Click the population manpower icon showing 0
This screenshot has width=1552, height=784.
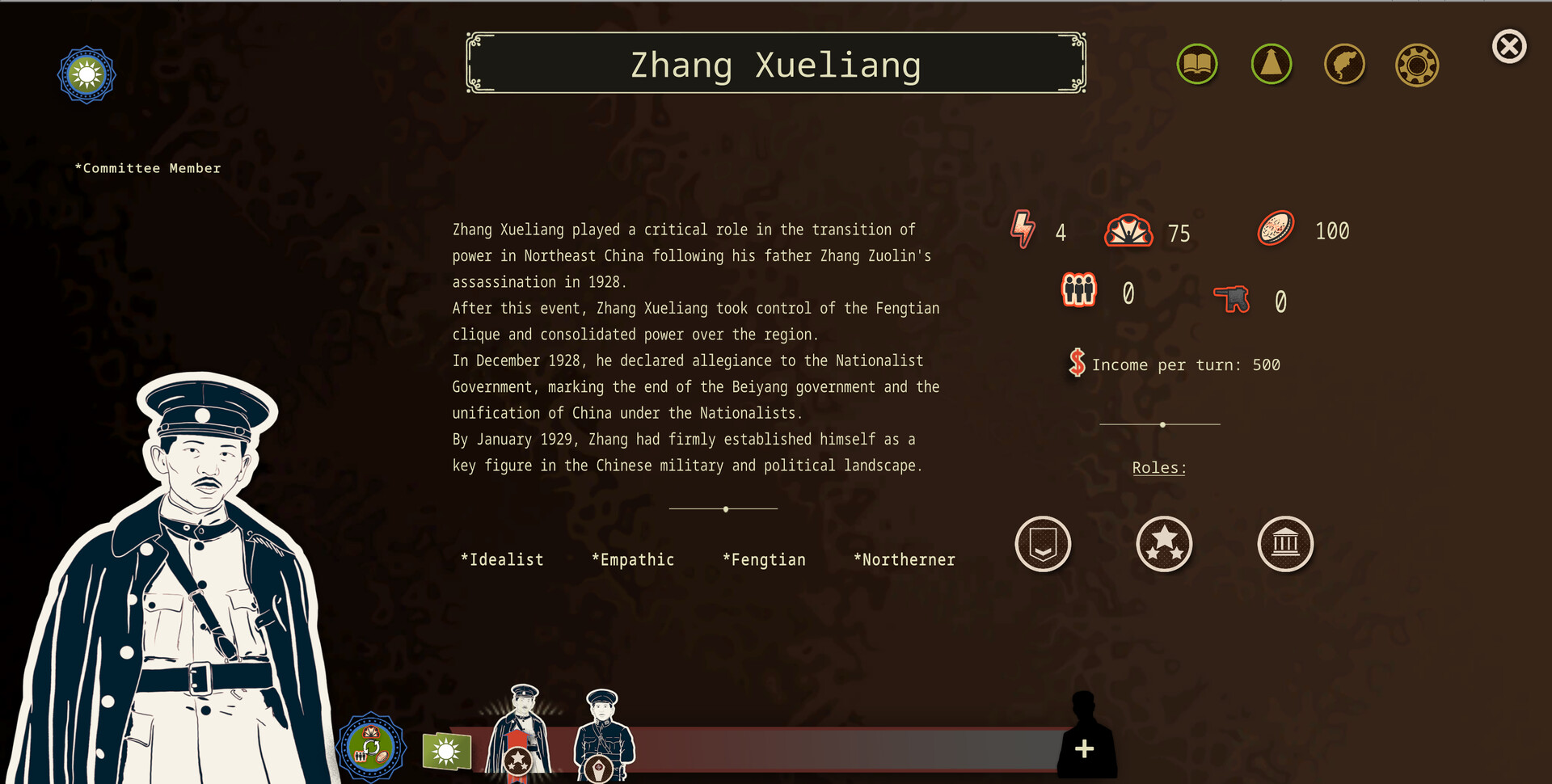click(1078, 289)
